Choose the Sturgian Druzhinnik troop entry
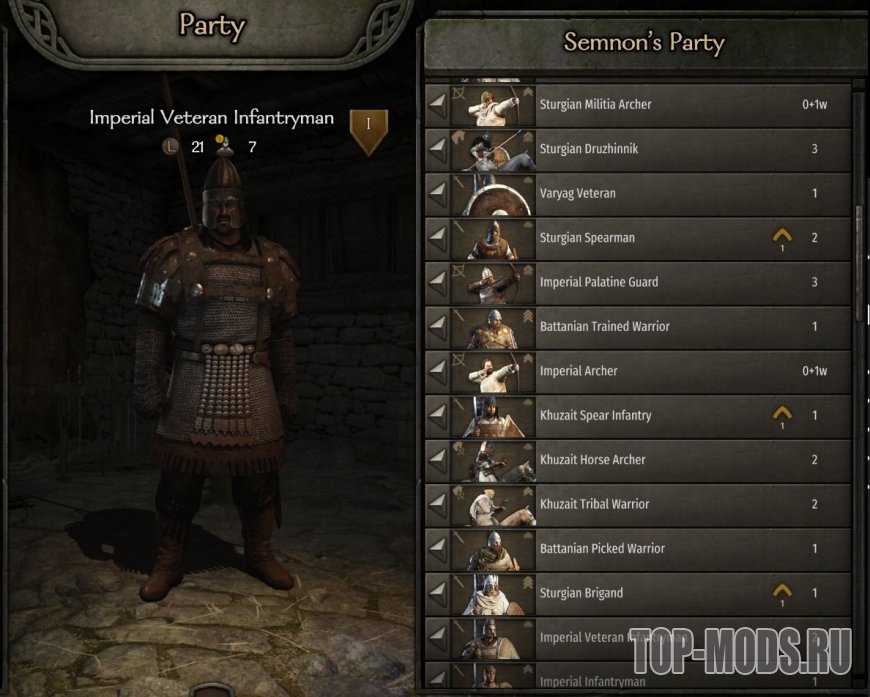This screenshot has width=870, height=697. point(640,149)
